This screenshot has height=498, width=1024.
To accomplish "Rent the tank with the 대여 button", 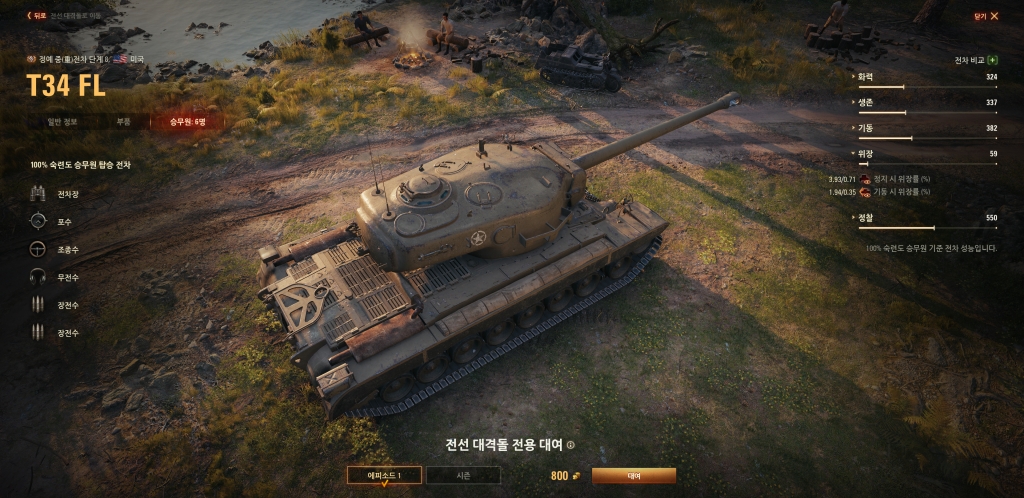I will [x=633, y=476].
